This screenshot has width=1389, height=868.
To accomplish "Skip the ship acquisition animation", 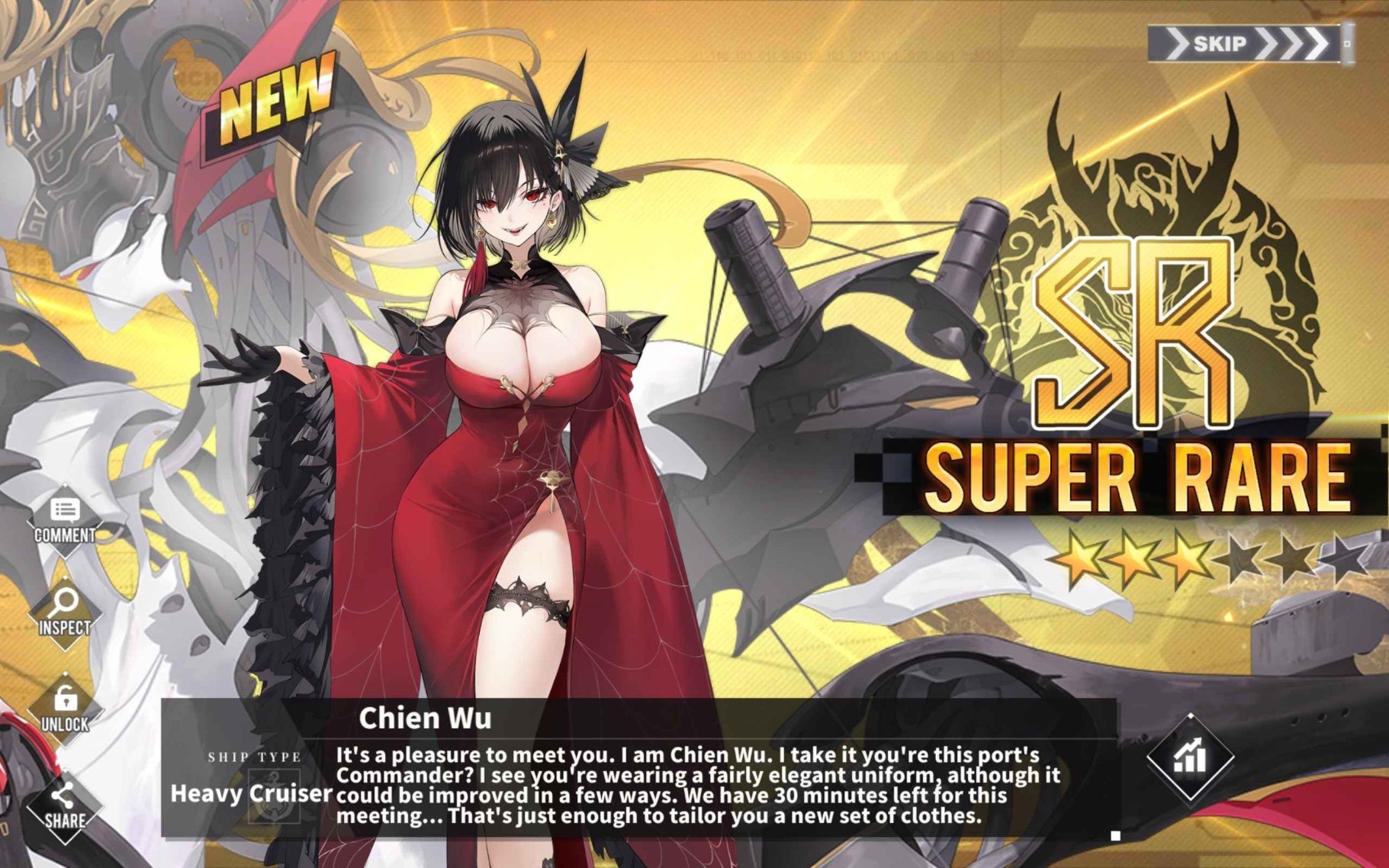I will coord(1246,43).
